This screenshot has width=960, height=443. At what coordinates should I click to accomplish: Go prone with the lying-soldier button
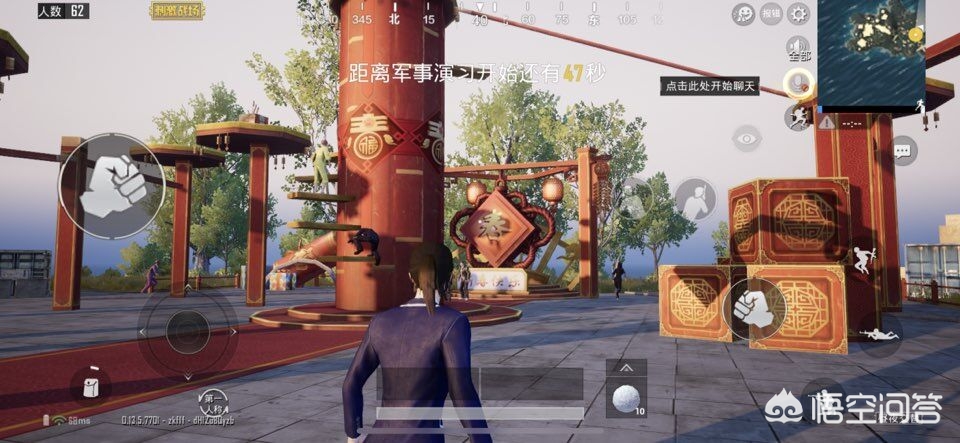pos(880,334)
